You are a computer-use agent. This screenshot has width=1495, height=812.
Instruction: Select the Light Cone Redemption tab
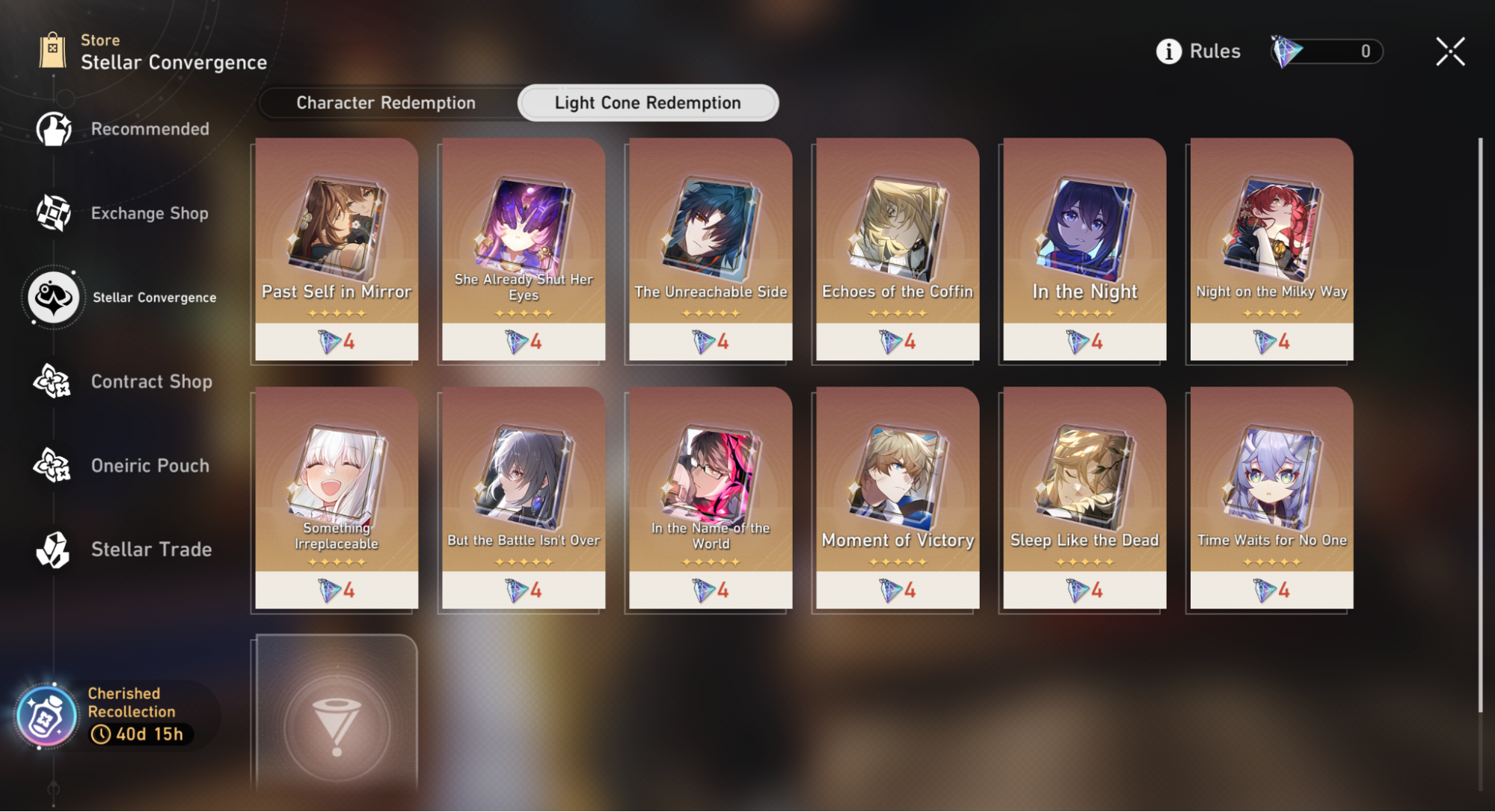point(648,103)
